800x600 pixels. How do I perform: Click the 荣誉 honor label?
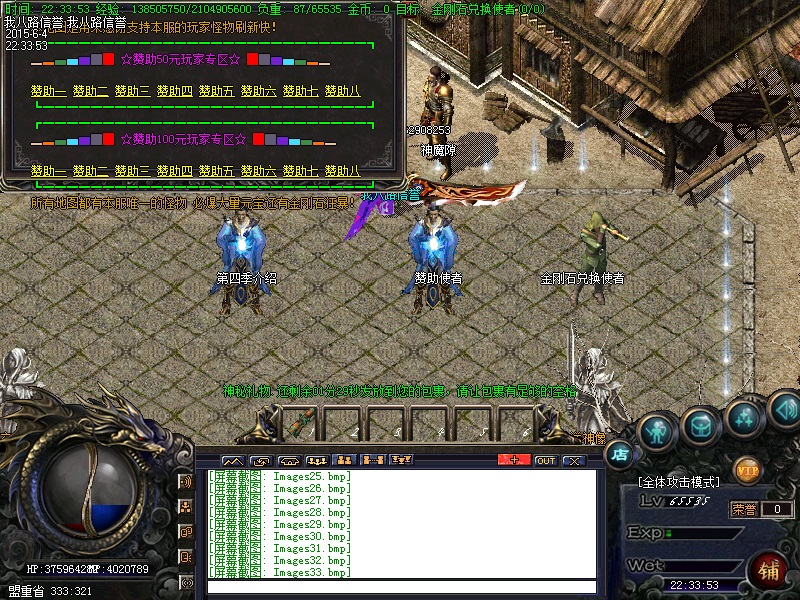click(x=742, y=509)
